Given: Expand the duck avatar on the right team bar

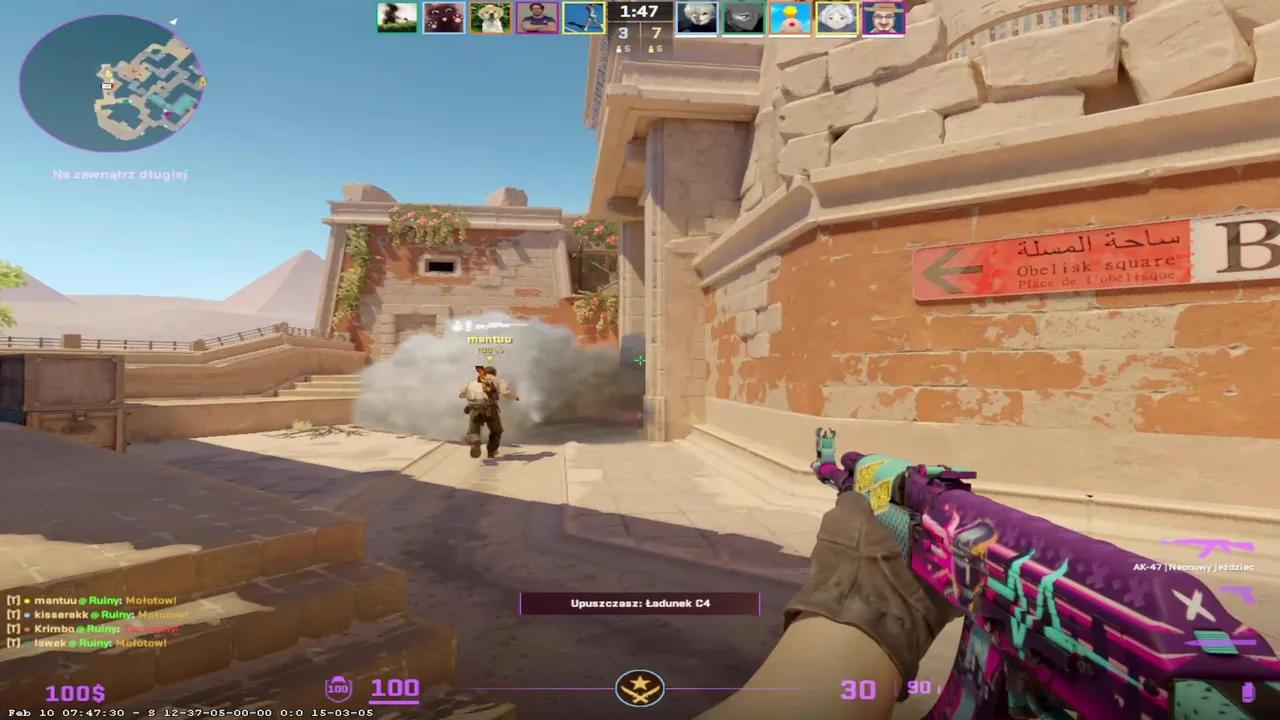Looking at the screenshot, I should pos(789,16).
